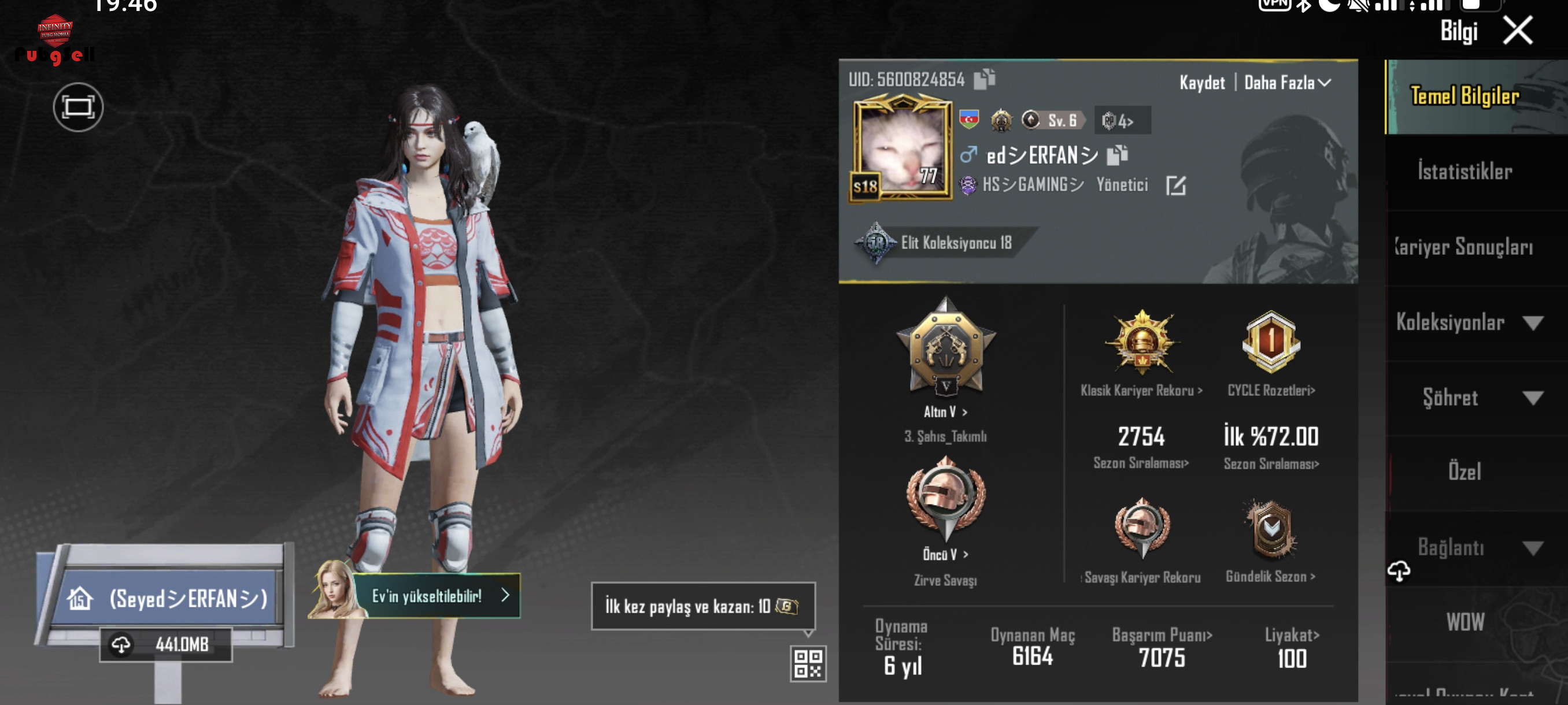Toggle the fullscreen character view icon
1568x705 pixels.
78,107
